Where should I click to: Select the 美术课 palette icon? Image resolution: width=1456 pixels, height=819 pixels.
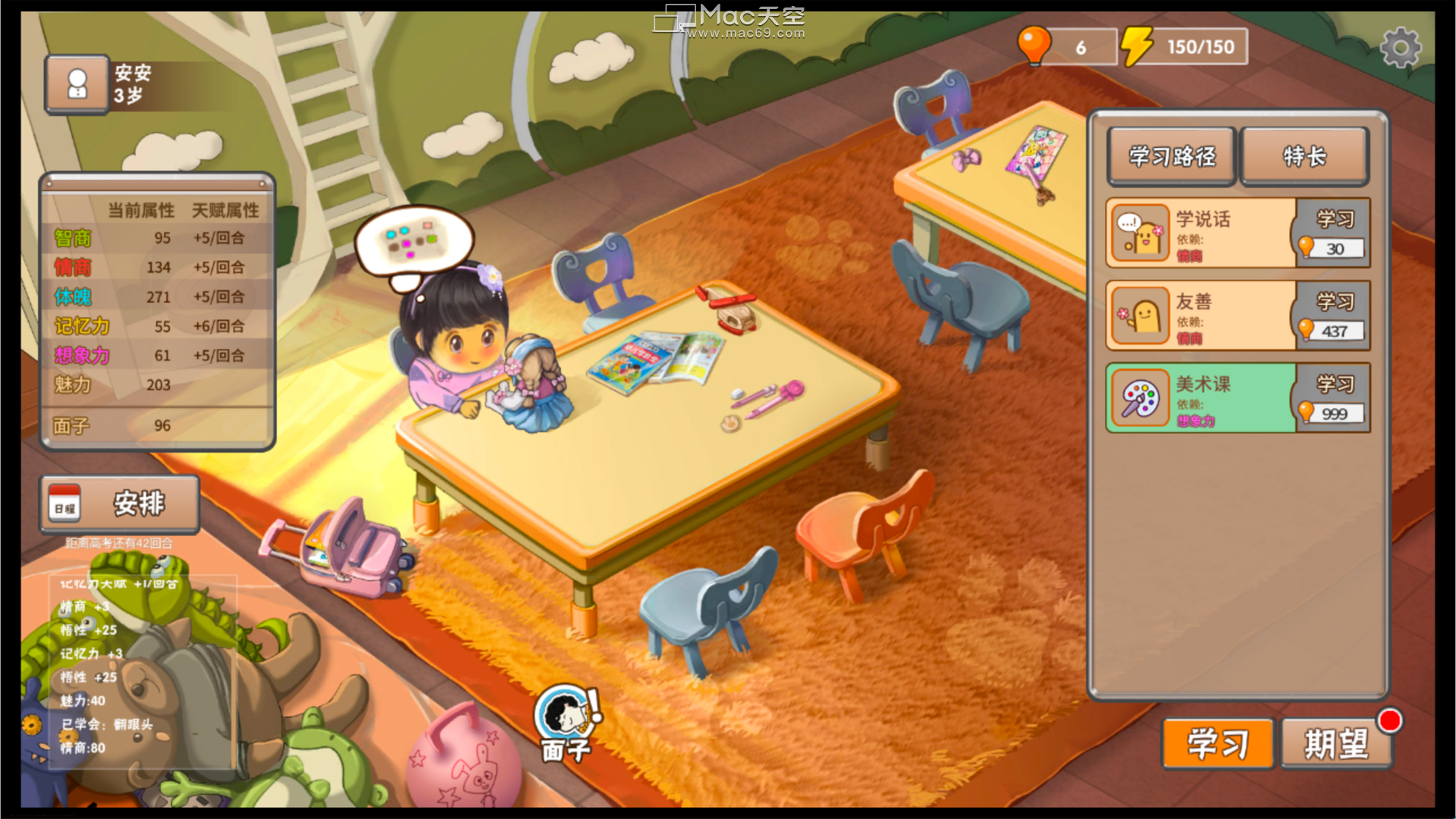point(1141,398)
